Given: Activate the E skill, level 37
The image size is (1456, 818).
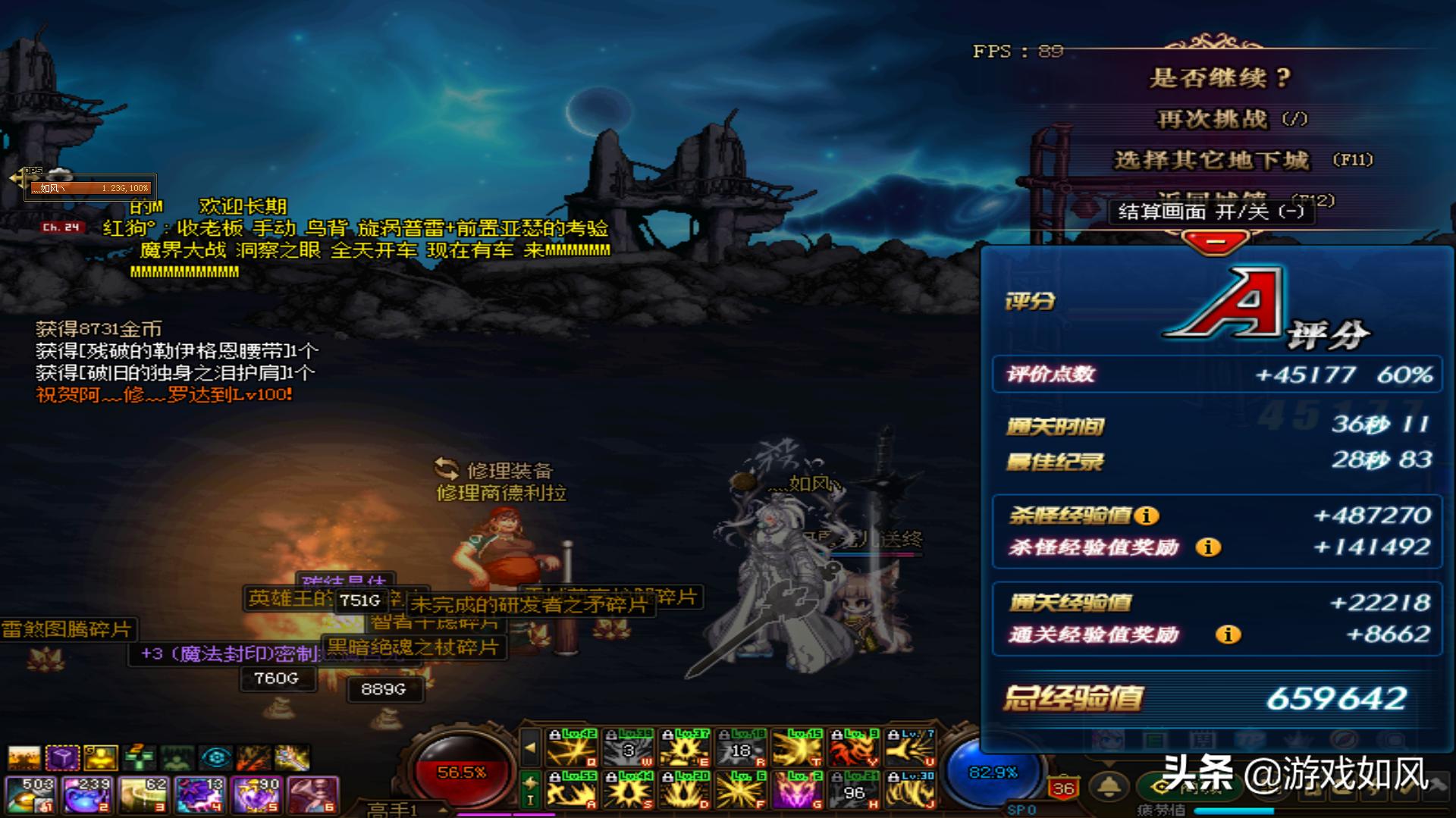Looking at the screenshot, I should click(685, 747).
